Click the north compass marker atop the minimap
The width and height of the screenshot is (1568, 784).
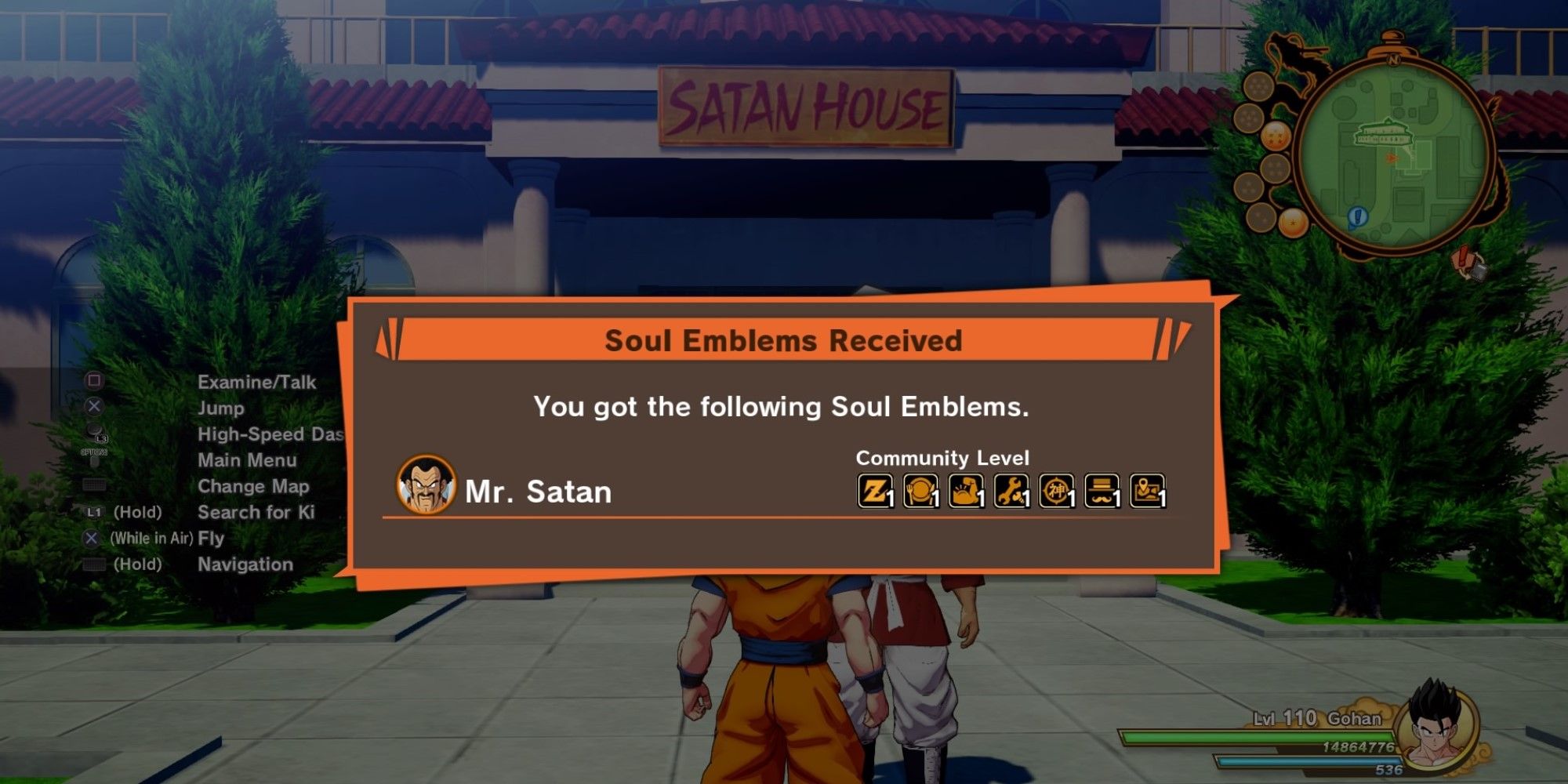pyautogui.click(x=1394, y=60)
